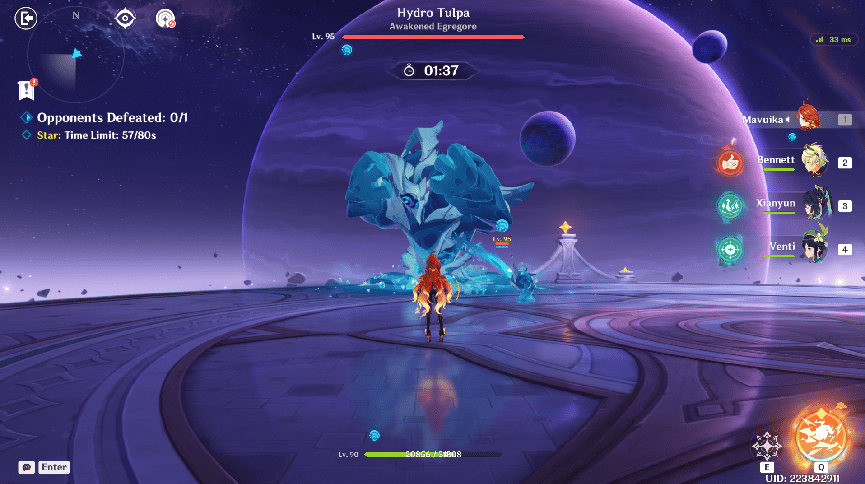Trigger Venti's teal Elemental Burst icon

[x=730, y=248]
